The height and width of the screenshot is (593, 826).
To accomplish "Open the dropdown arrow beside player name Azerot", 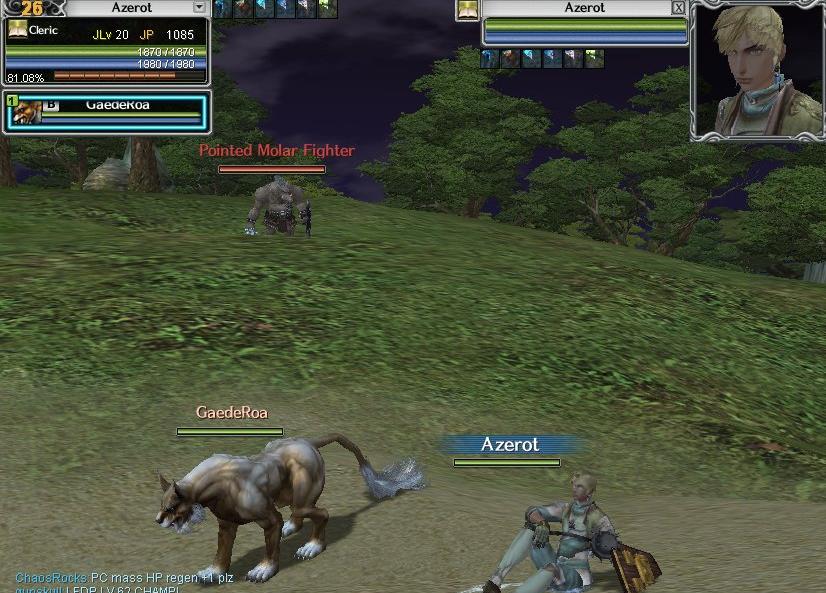I will tap(199, 7).
